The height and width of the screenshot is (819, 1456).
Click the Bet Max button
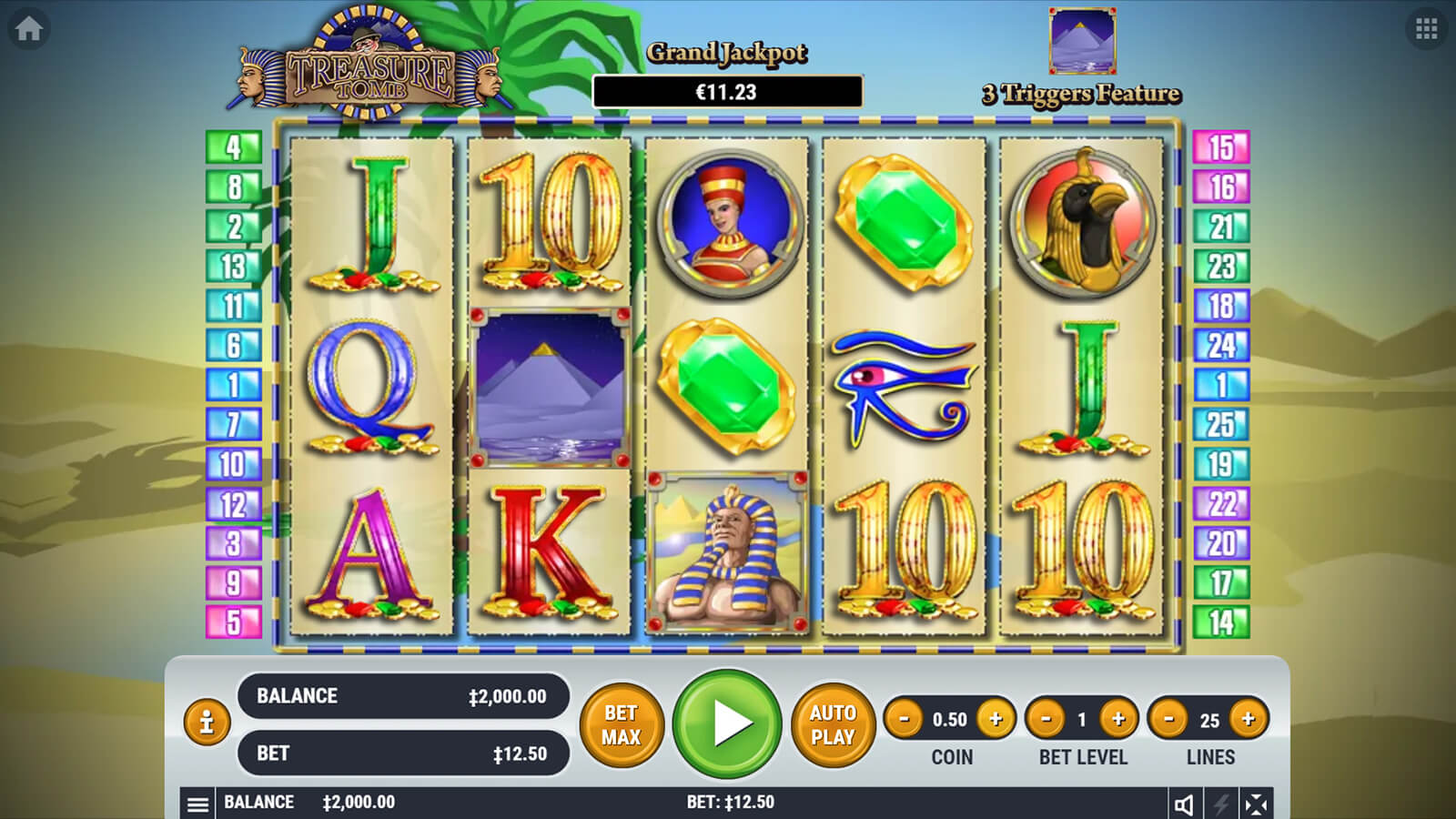click(x=622, y=724)
